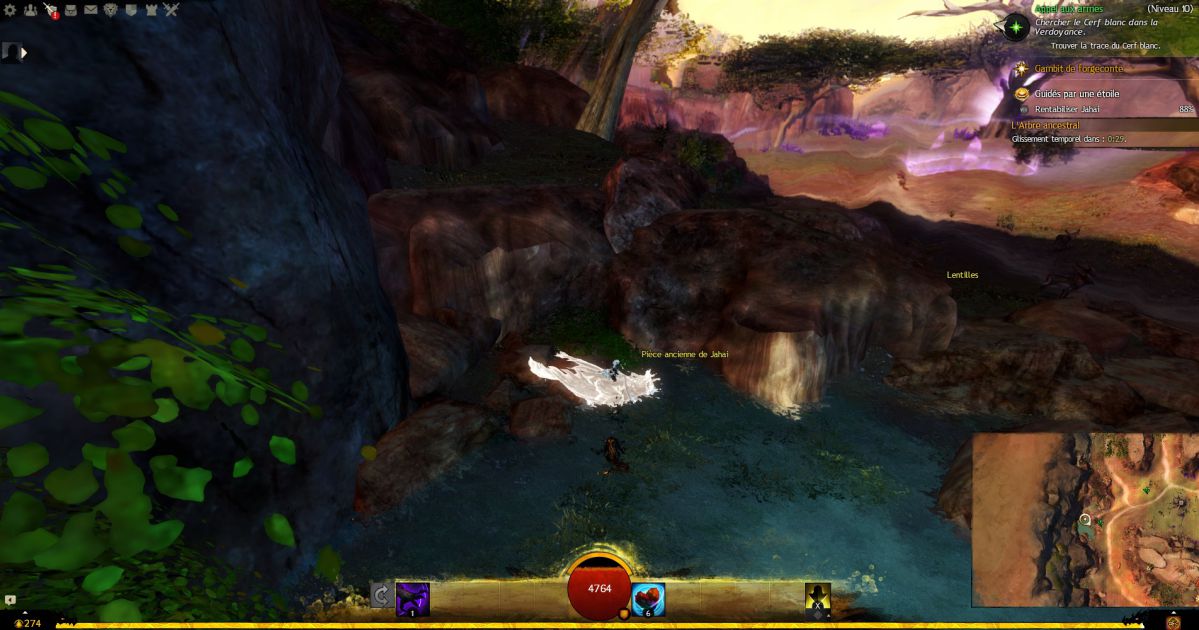Open the contacts and LFG panel
1199x630 pixels.
(30, 10)
